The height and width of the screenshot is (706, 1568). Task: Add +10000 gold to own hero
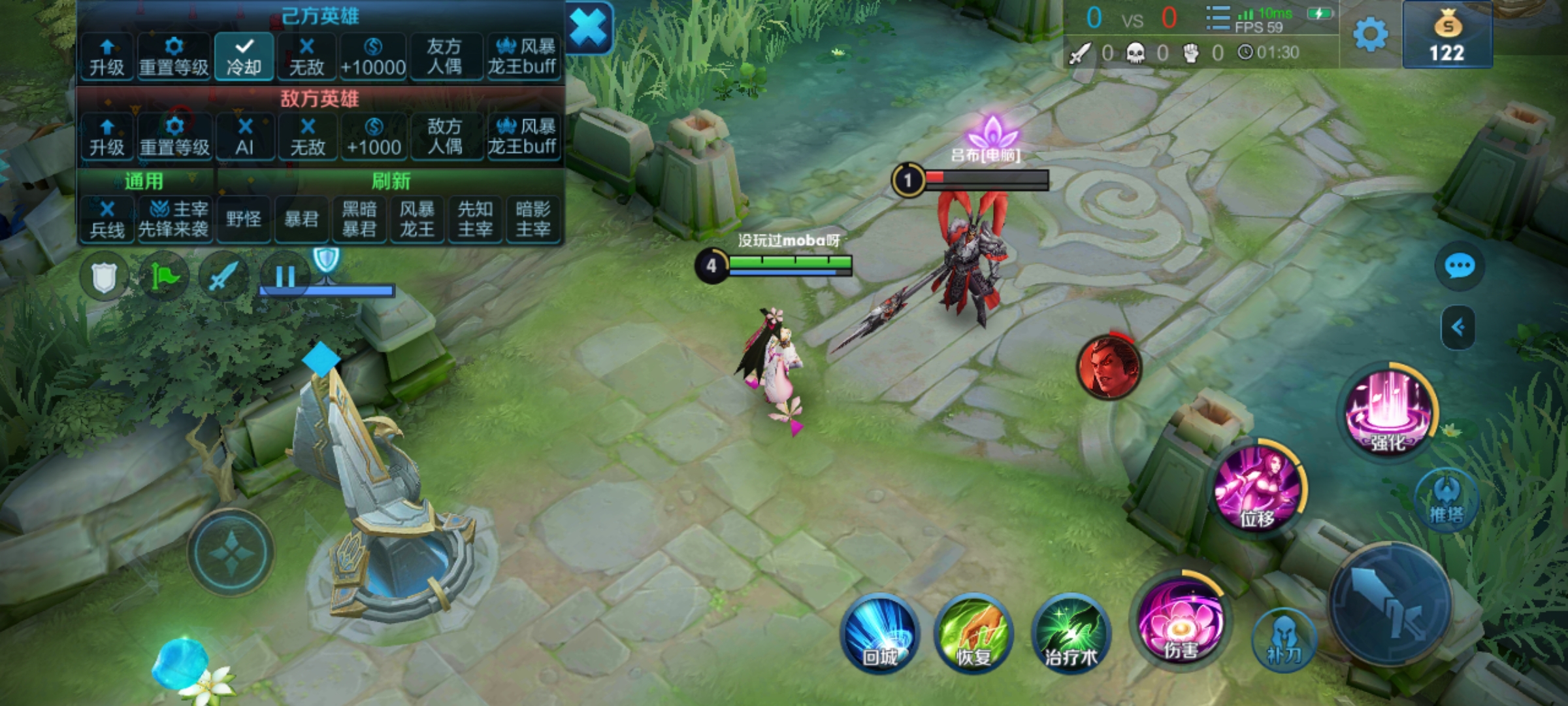(x=373, y=57)
